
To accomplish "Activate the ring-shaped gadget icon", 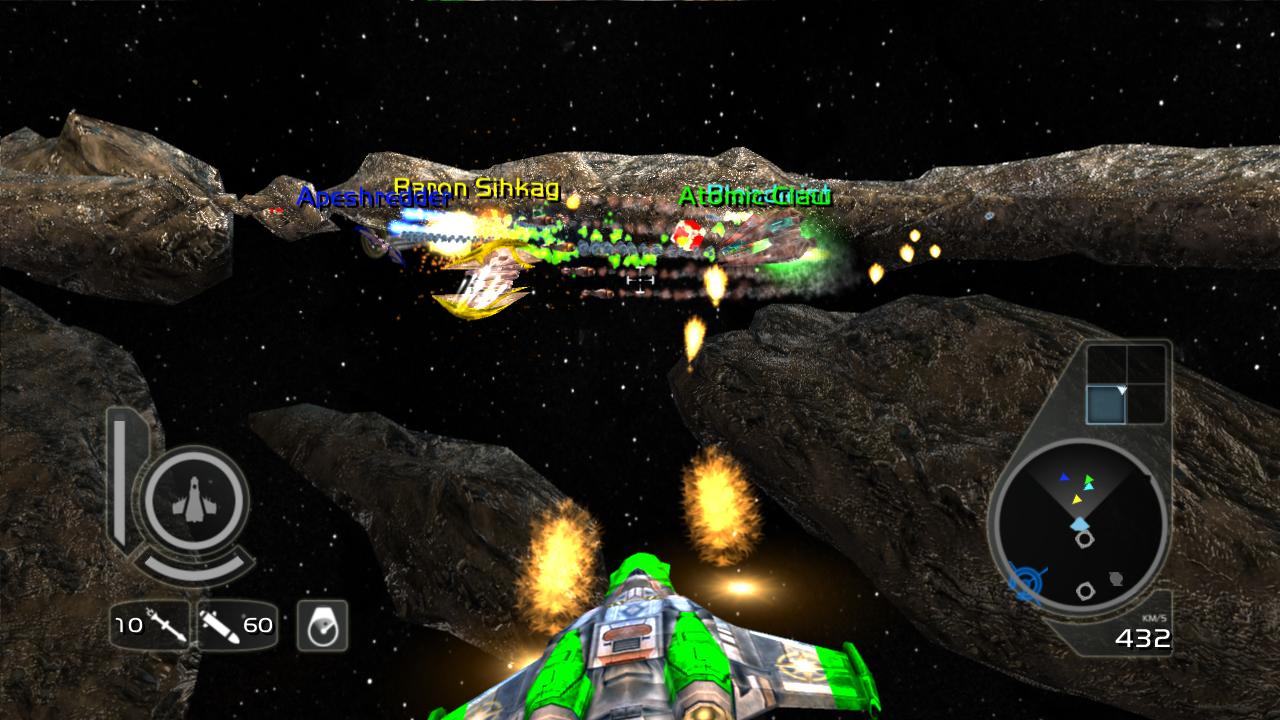I will (322, 626).
